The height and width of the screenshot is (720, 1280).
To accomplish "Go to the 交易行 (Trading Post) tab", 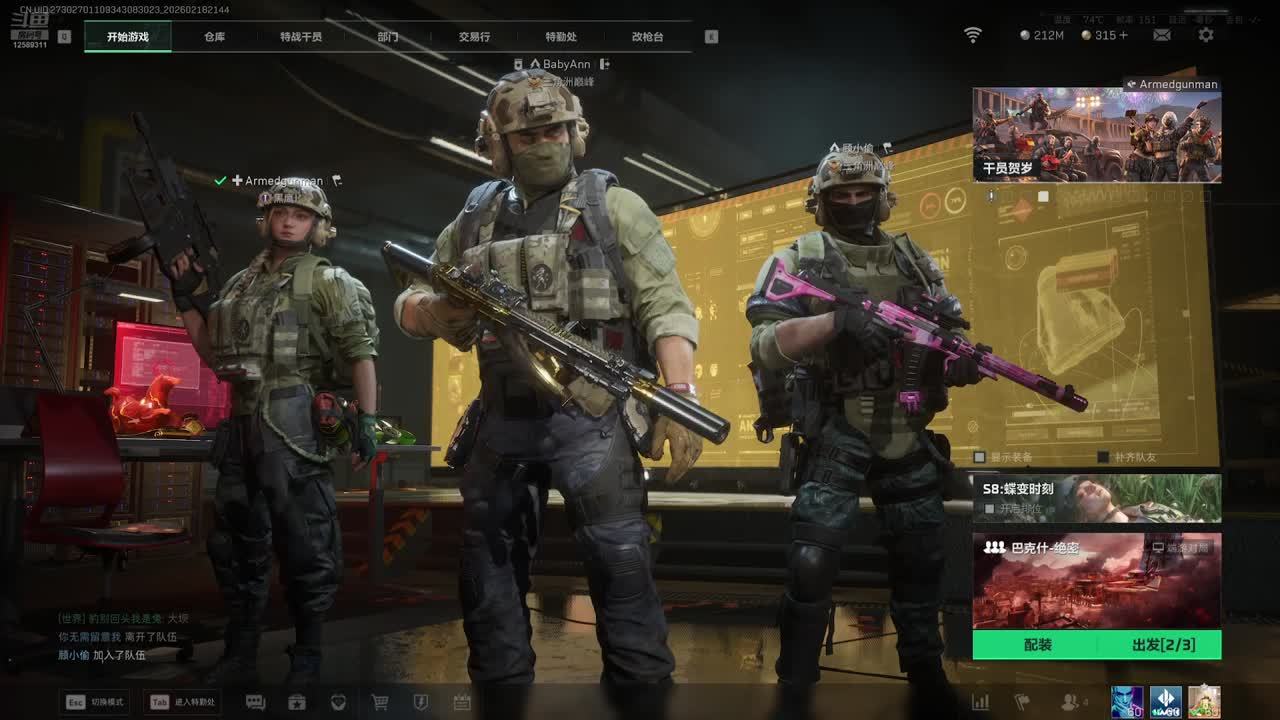I will click(474, 37).
